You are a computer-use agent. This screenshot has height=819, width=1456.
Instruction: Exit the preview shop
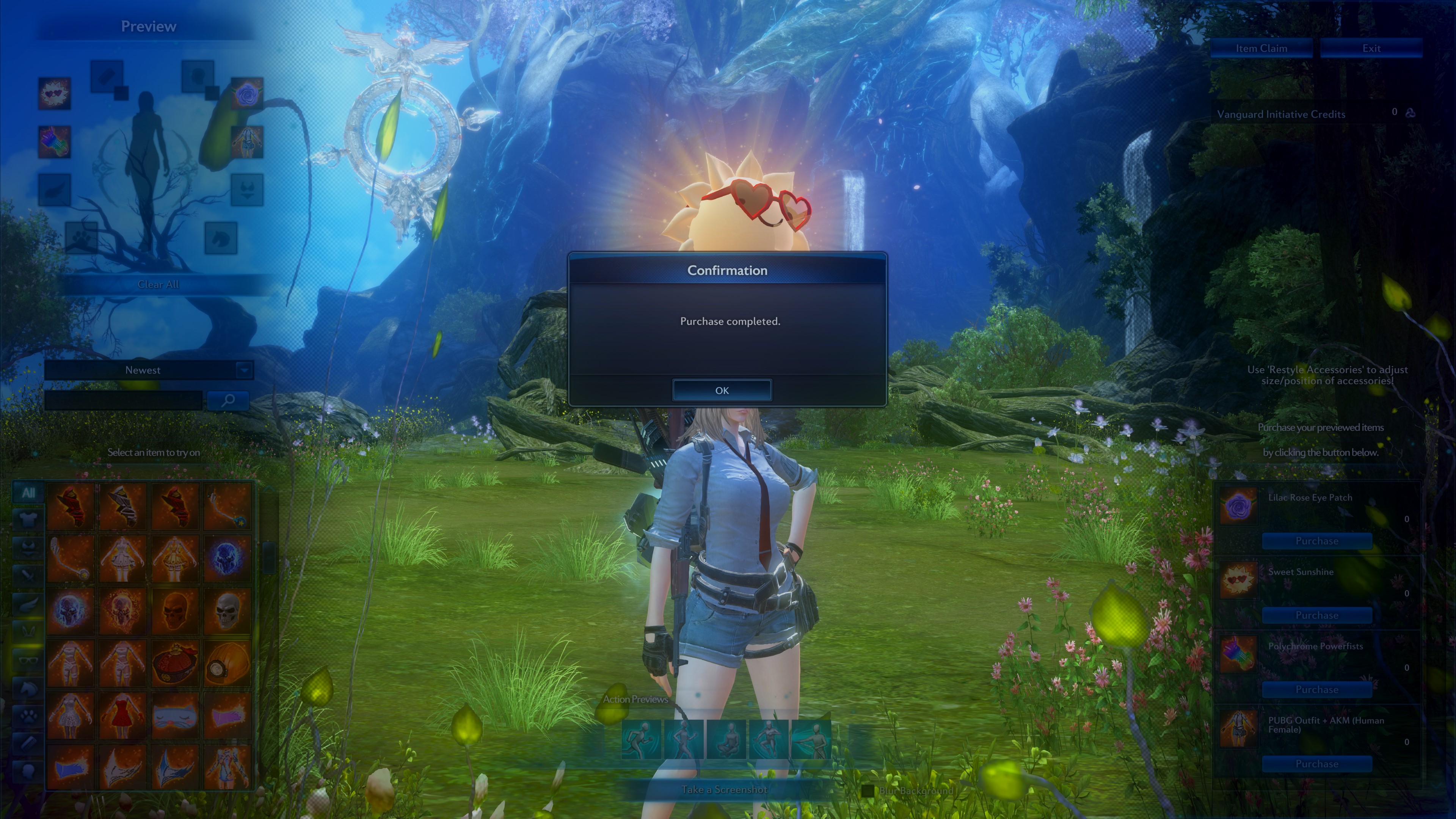click(1371, 49)
